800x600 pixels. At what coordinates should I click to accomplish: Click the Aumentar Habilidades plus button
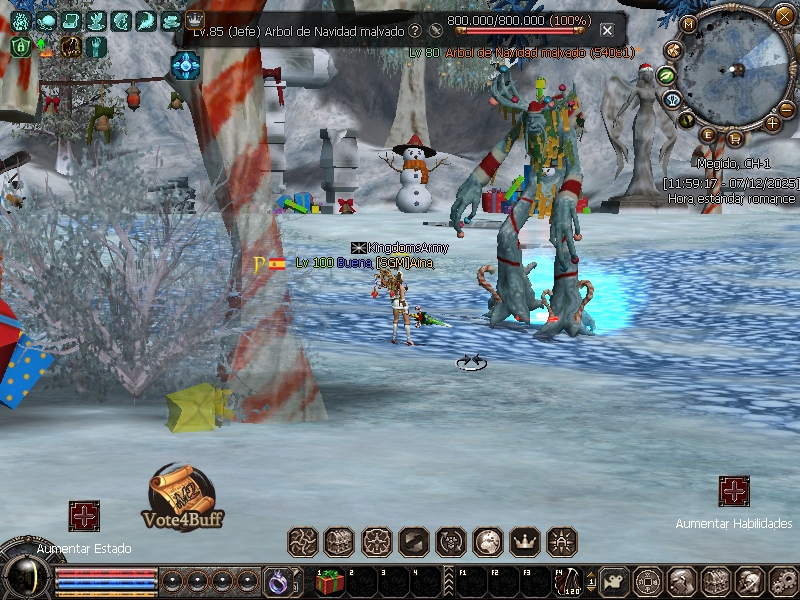(x=734, y=491)
